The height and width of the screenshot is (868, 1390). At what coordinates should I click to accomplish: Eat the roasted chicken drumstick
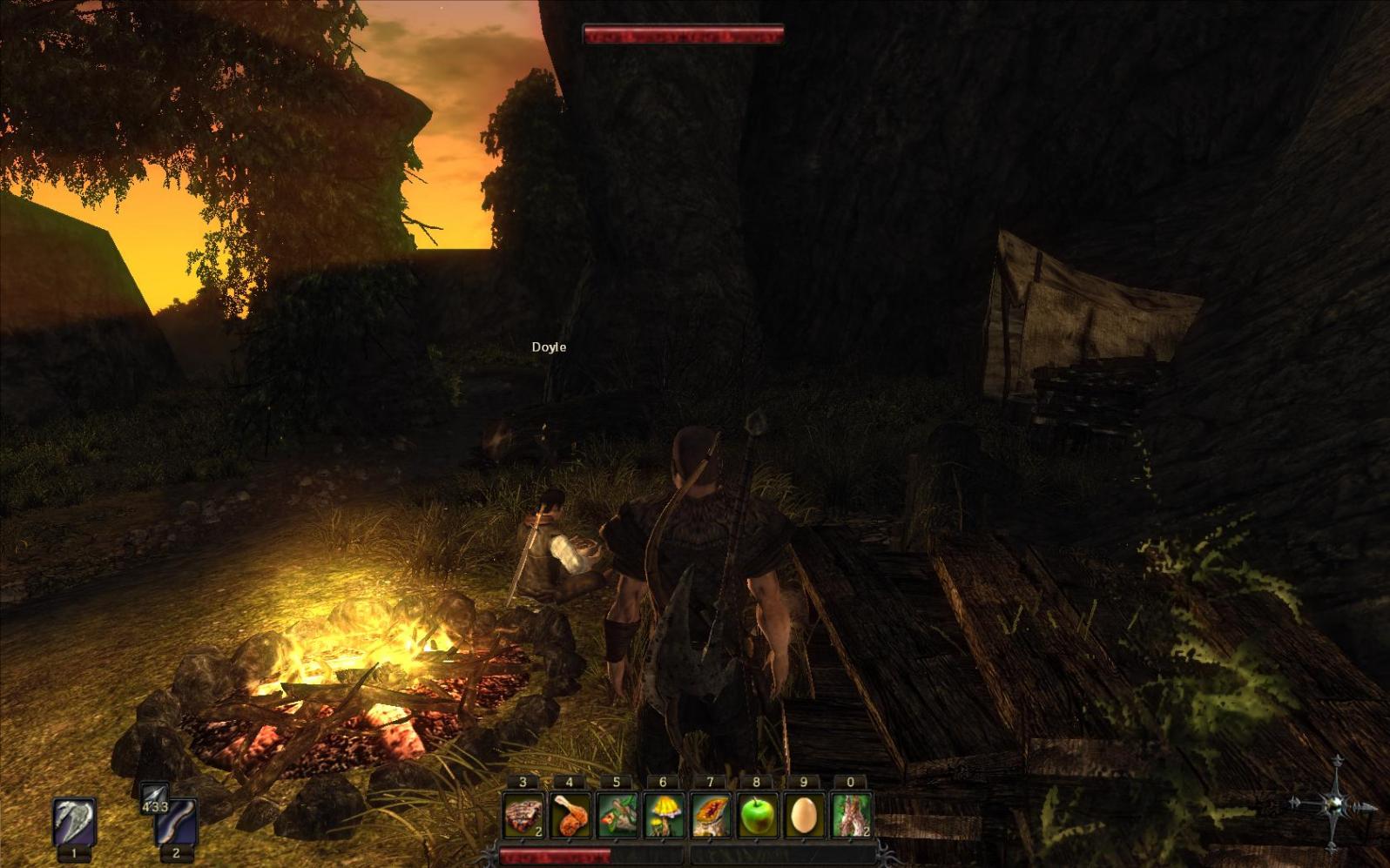(x=570, y=816)
